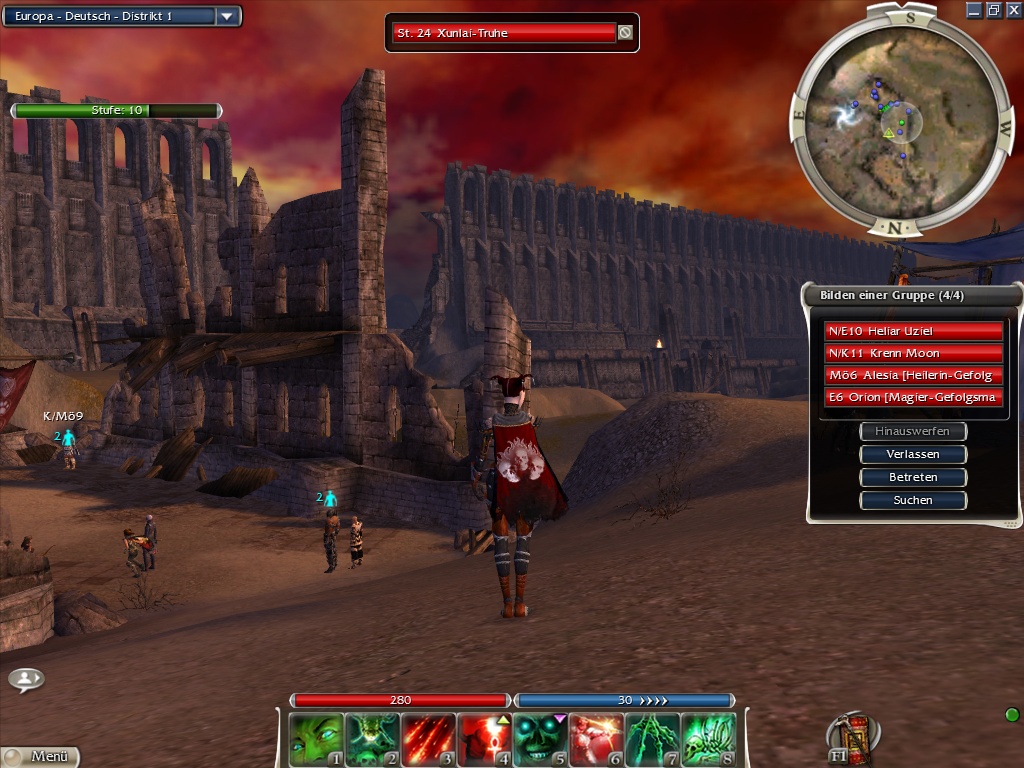Cast skill 5 with the green skull face
This screenshot has height=768, width=1024.
540,739
